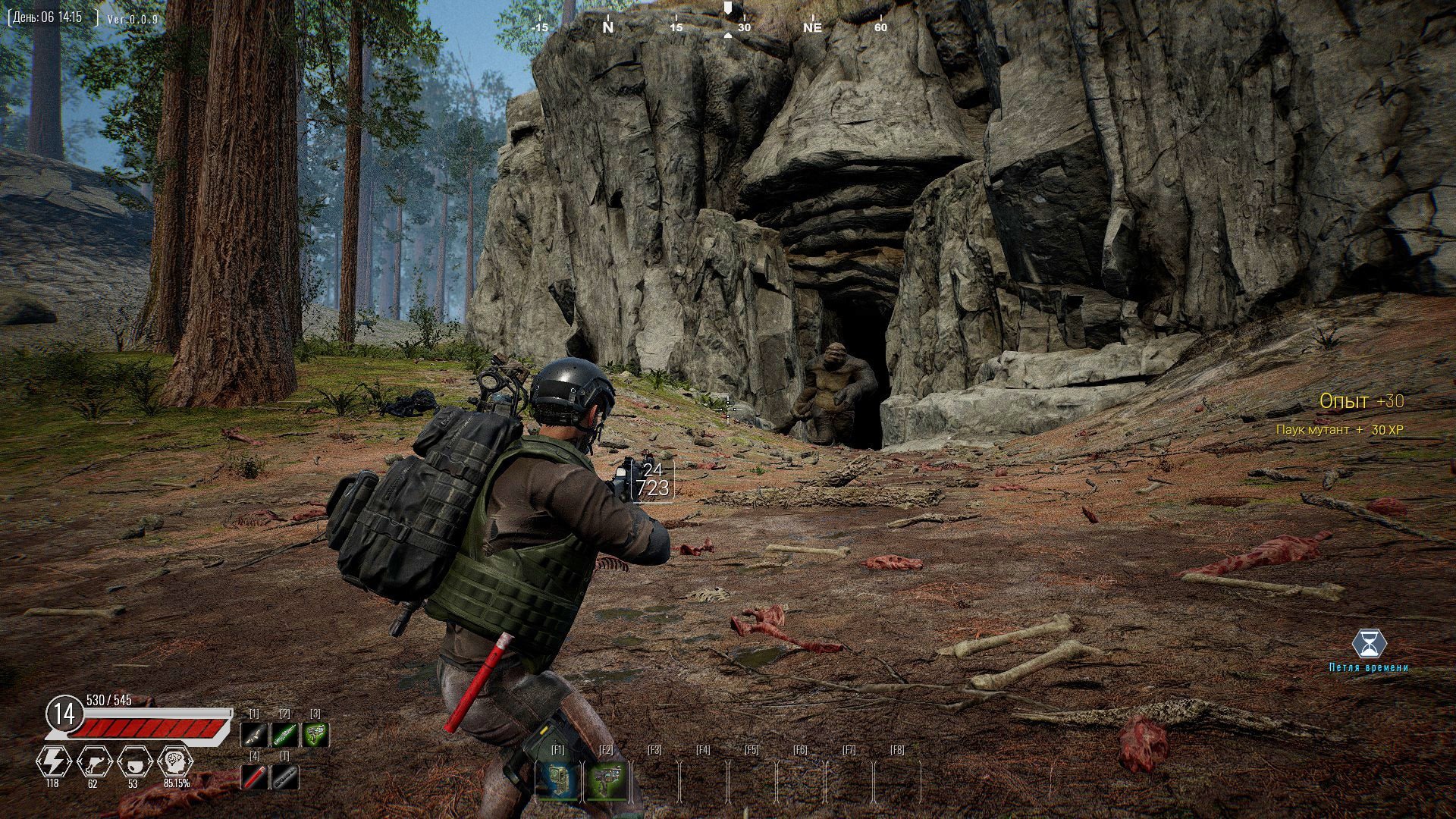This screenshot has height=819, width=1456.
Task: Use the blue-backed item in the F1 slot
Action: point(557,781)
